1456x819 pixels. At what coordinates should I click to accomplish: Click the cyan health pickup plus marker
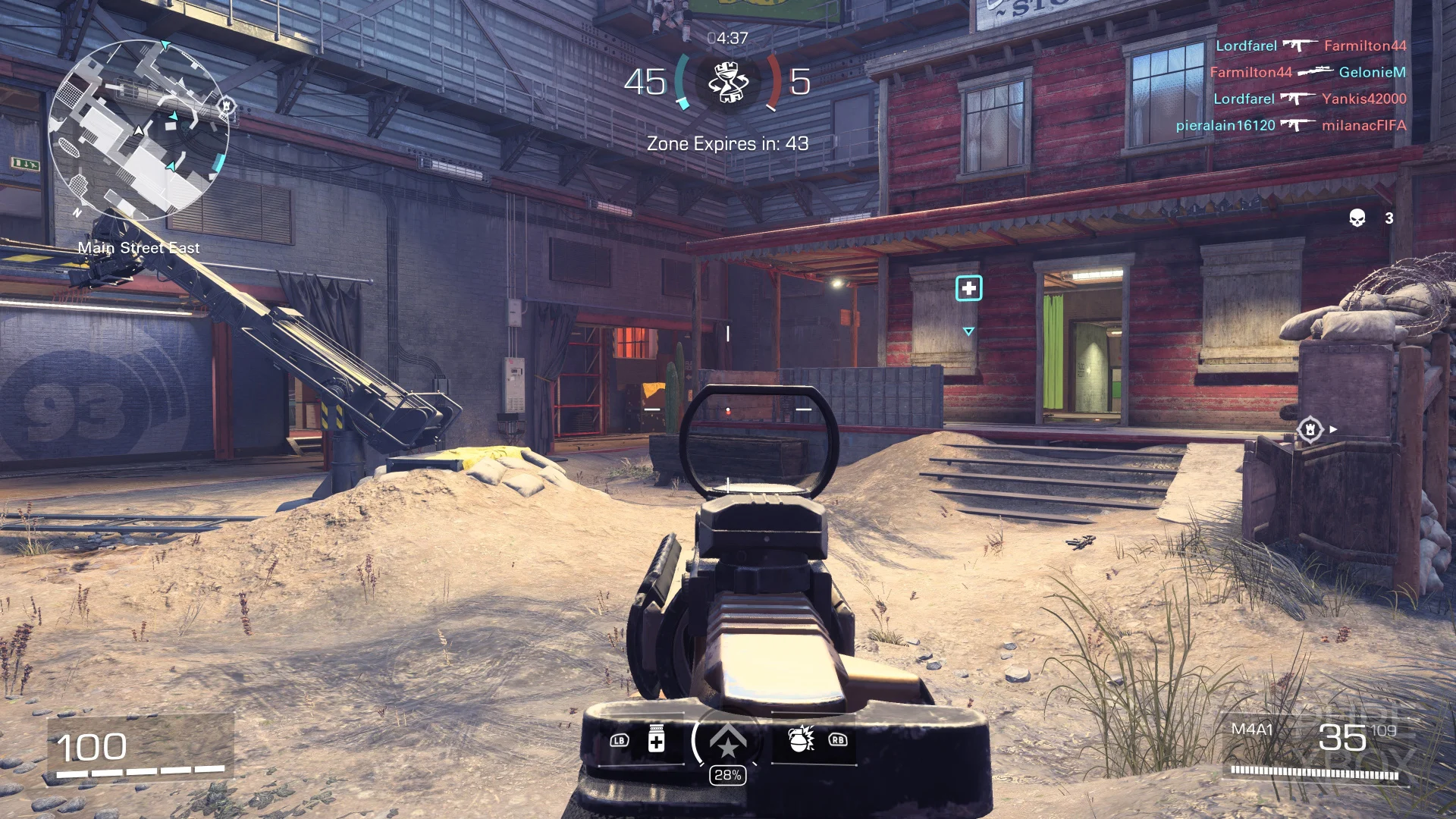point(969,289)
